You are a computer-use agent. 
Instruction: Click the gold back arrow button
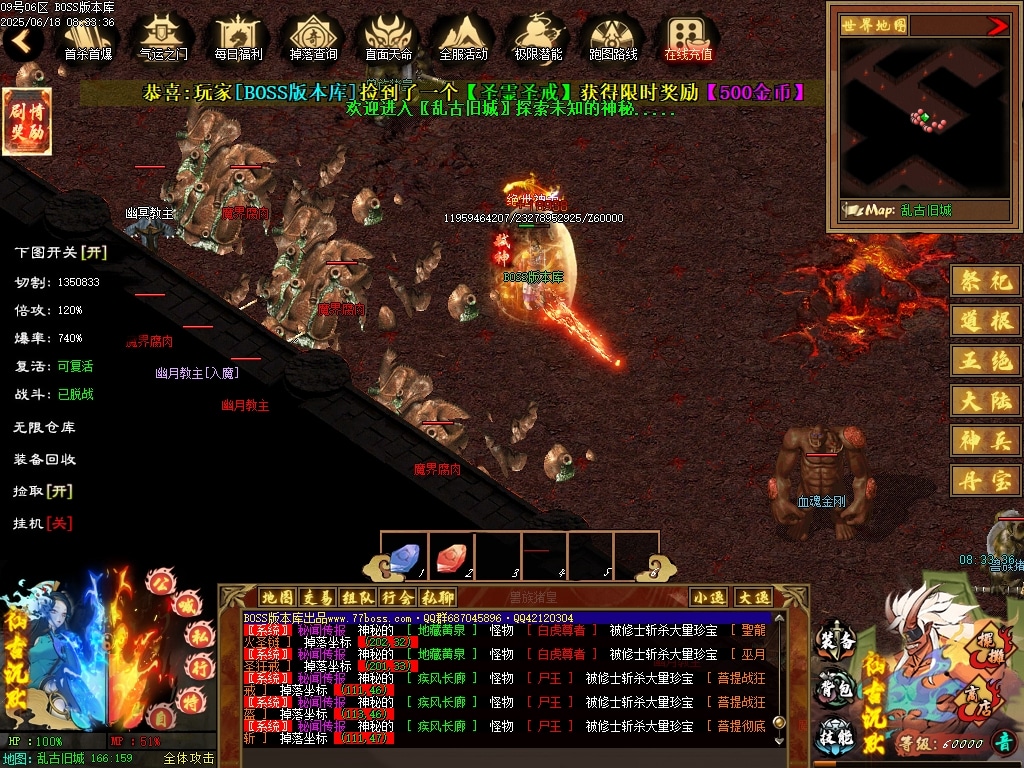click(x=22, y=42)
